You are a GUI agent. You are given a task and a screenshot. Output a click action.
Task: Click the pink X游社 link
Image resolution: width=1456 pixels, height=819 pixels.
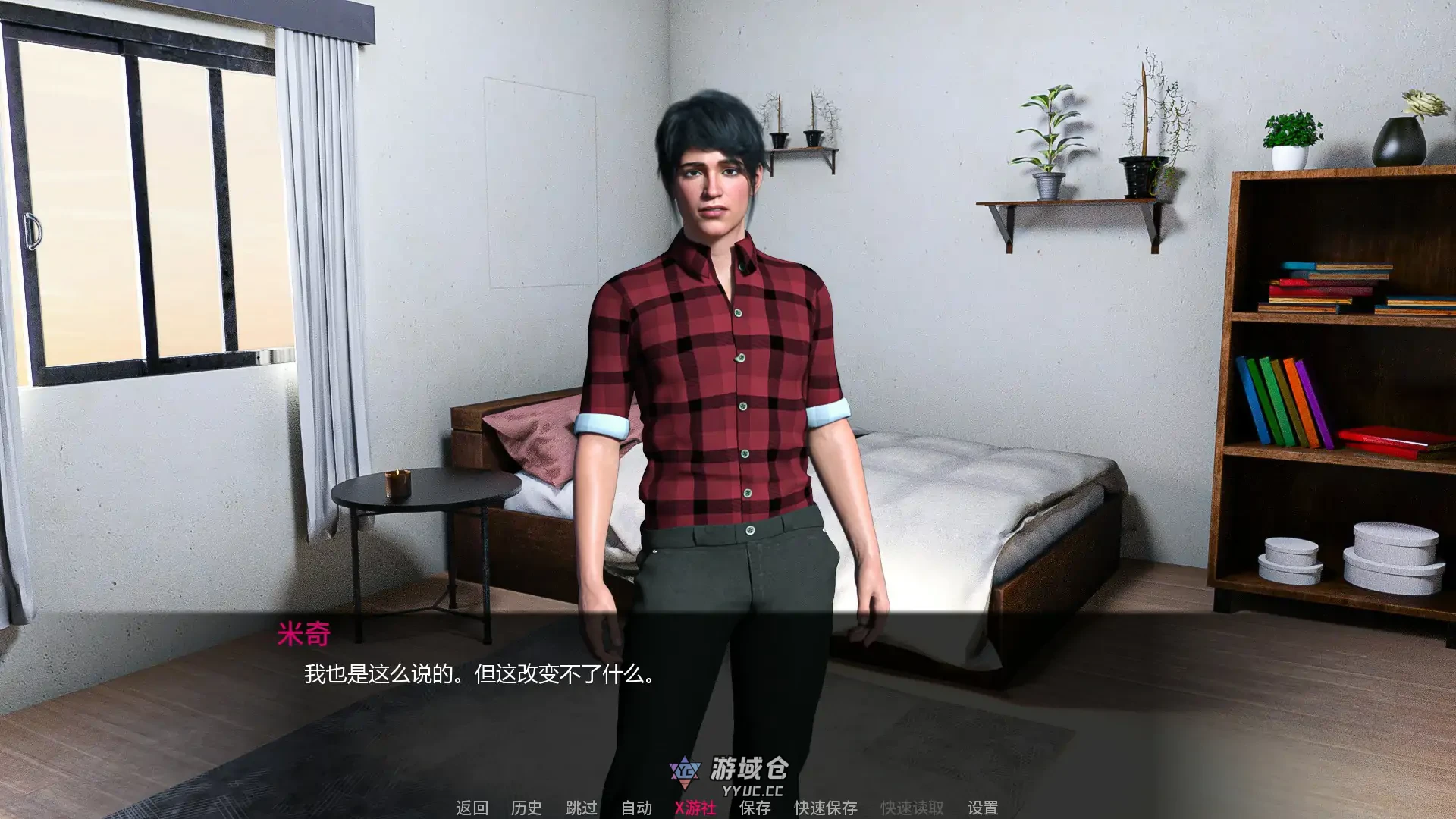(x=695, y=808)
